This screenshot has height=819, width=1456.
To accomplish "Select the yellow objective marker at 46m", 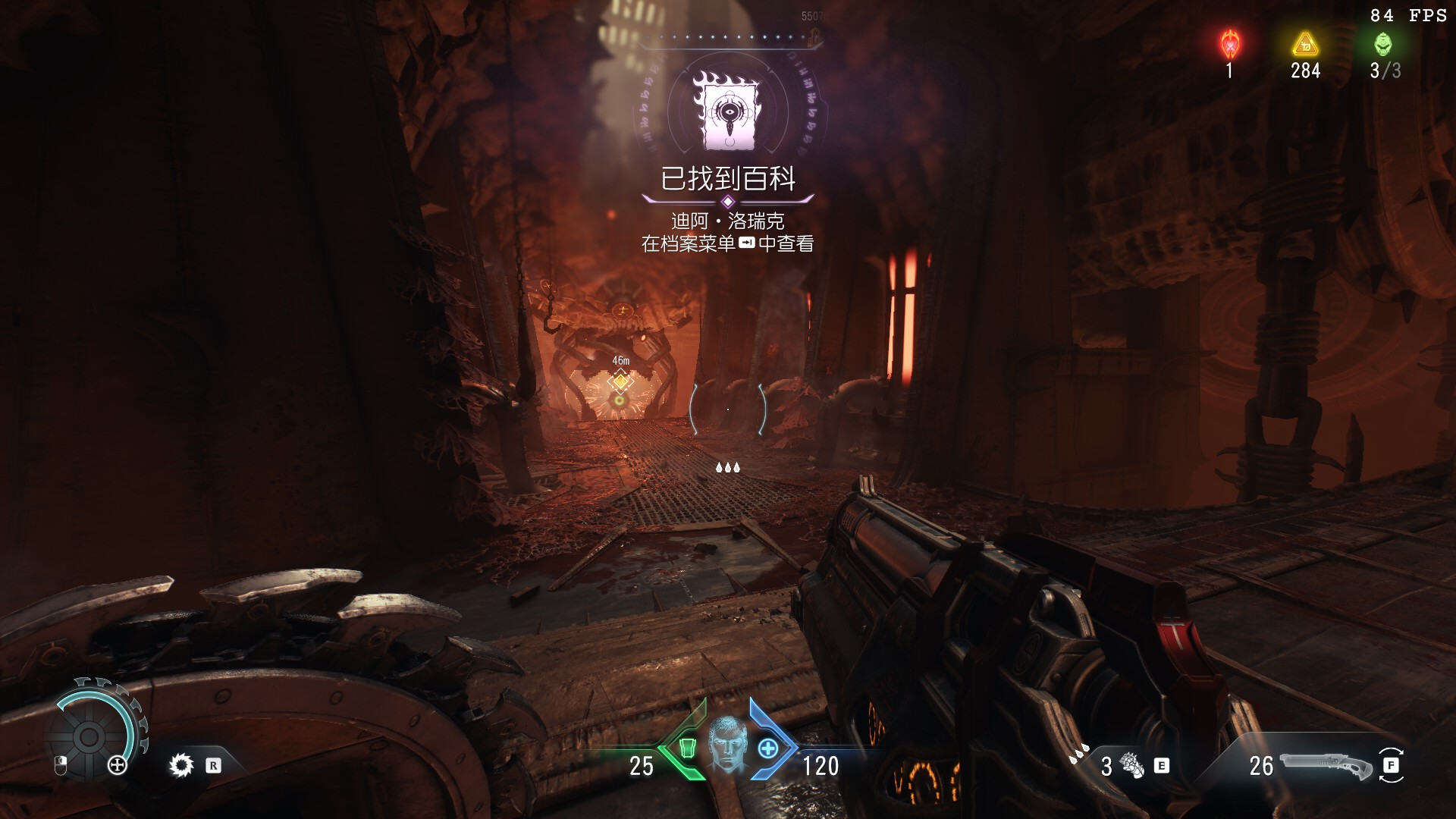I will click(x=620, y=381).
